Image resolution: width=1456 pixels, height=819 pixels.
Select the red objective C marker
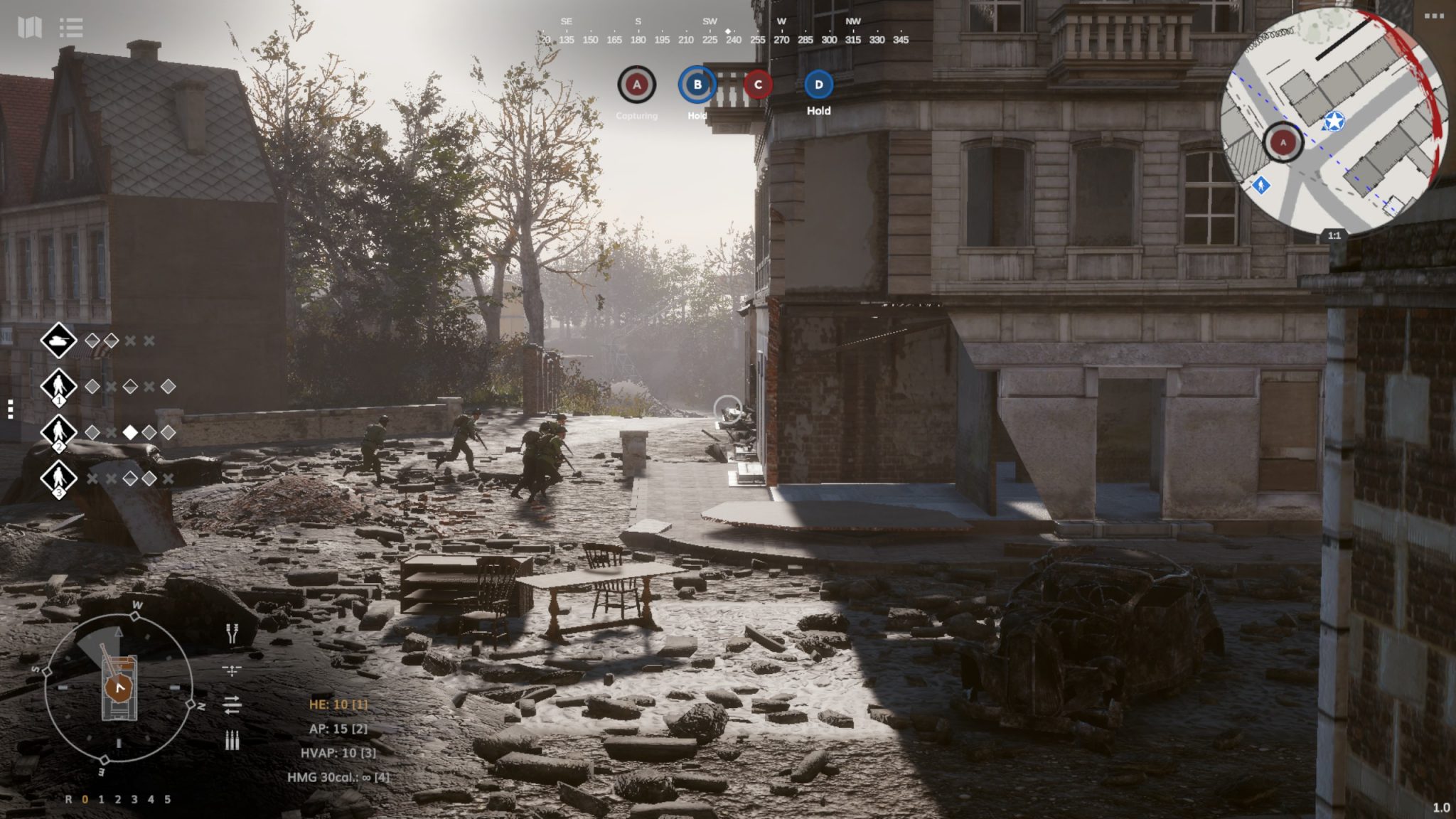coord(758,85)
